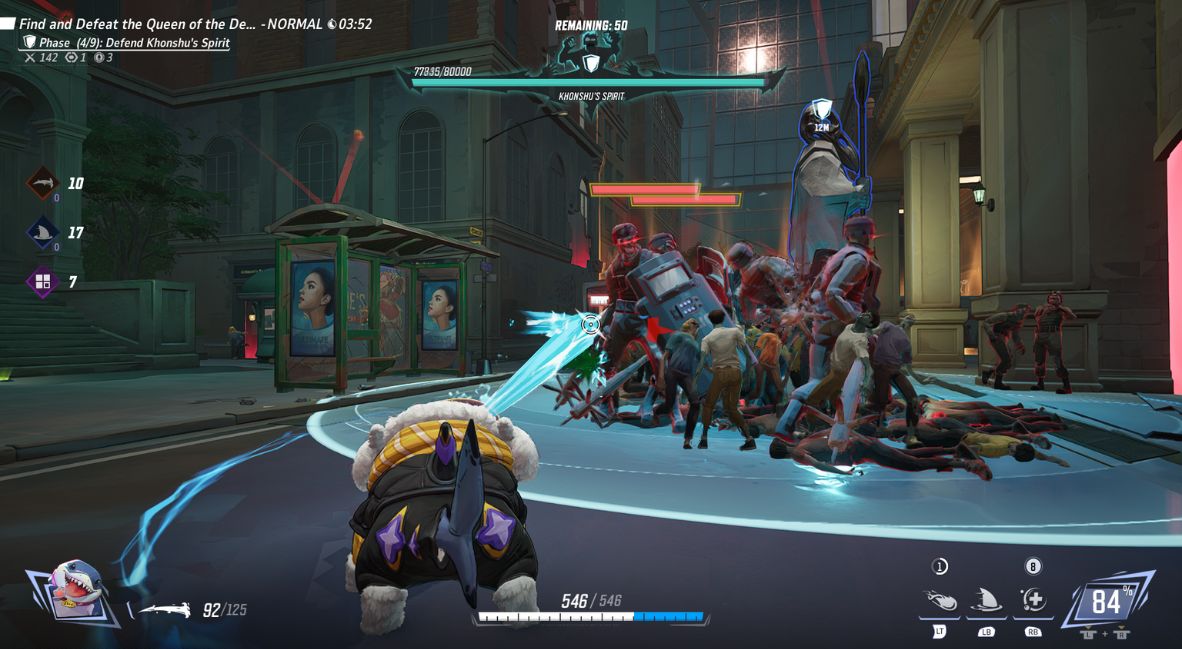Open the purple four-squares grid icon
Image resolution: width=1182 pixels, height=649 pixels.
point(42,282)
